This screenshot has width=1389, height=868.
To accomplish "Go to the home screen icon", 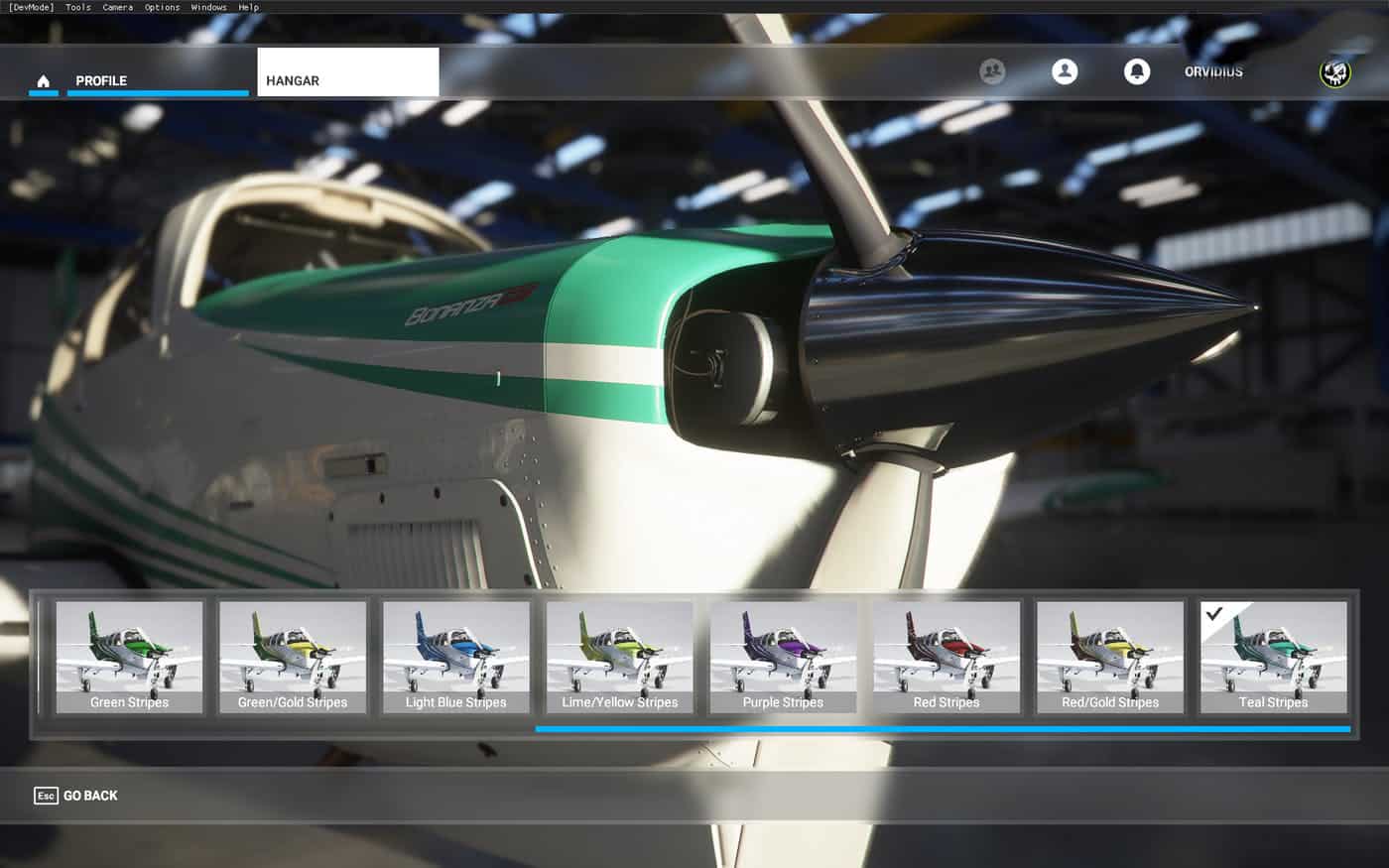I will (43, 80).
